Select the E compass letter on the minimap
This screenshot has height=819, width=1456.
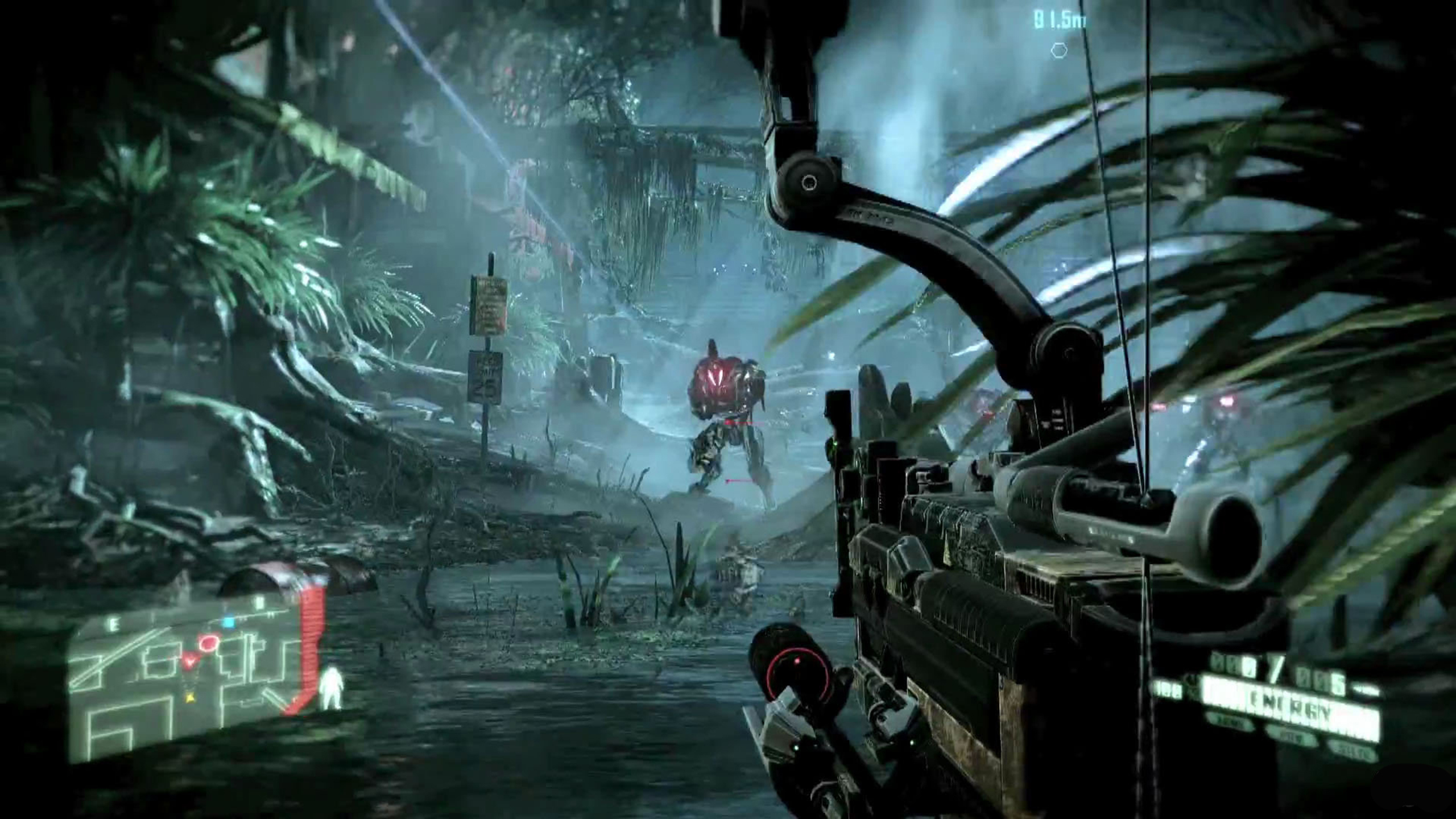(x=113, y=623)
